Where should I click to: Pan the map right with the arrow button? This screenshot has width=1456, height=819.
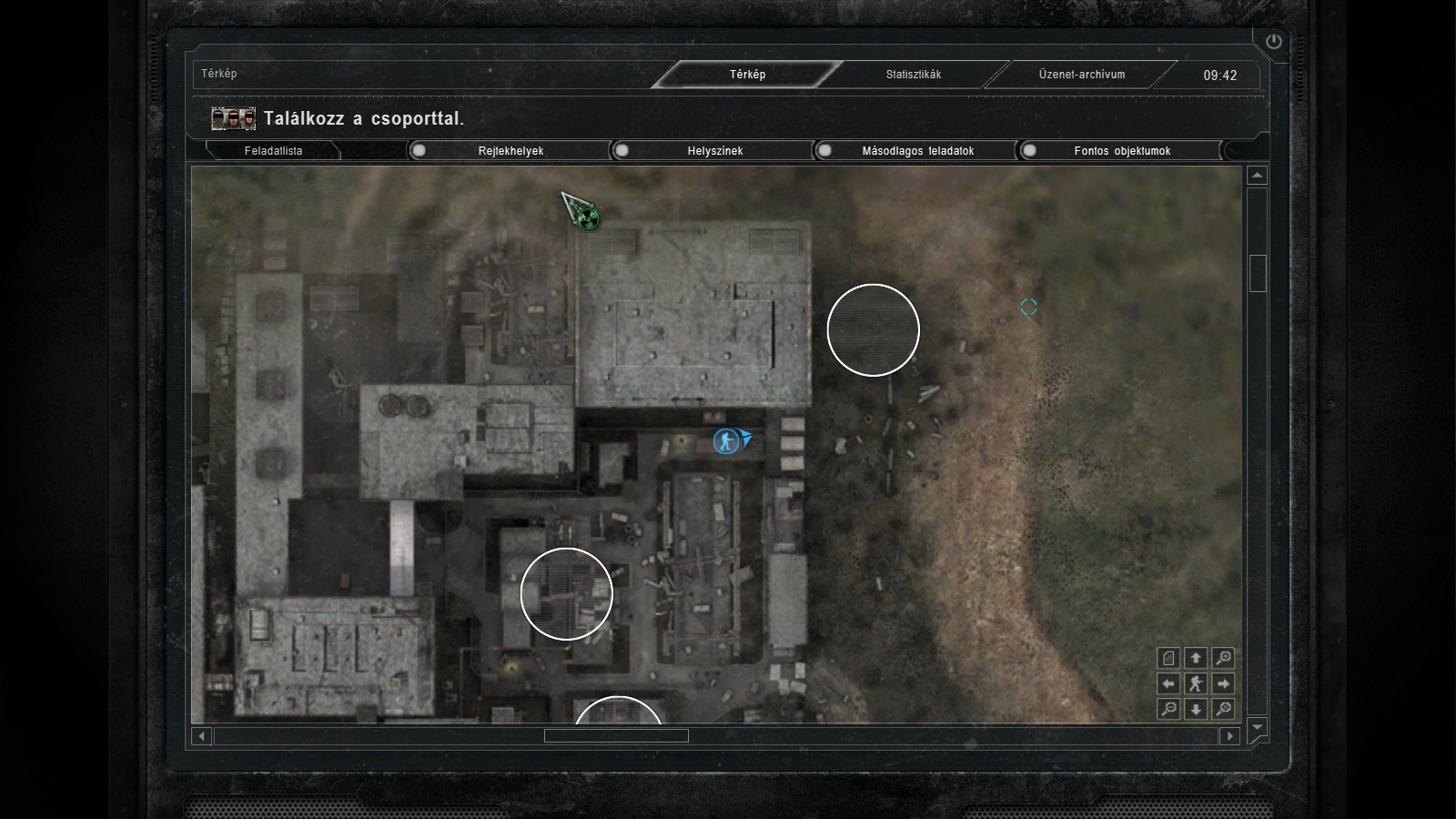pyautogui.click(x=1224, y=683)
